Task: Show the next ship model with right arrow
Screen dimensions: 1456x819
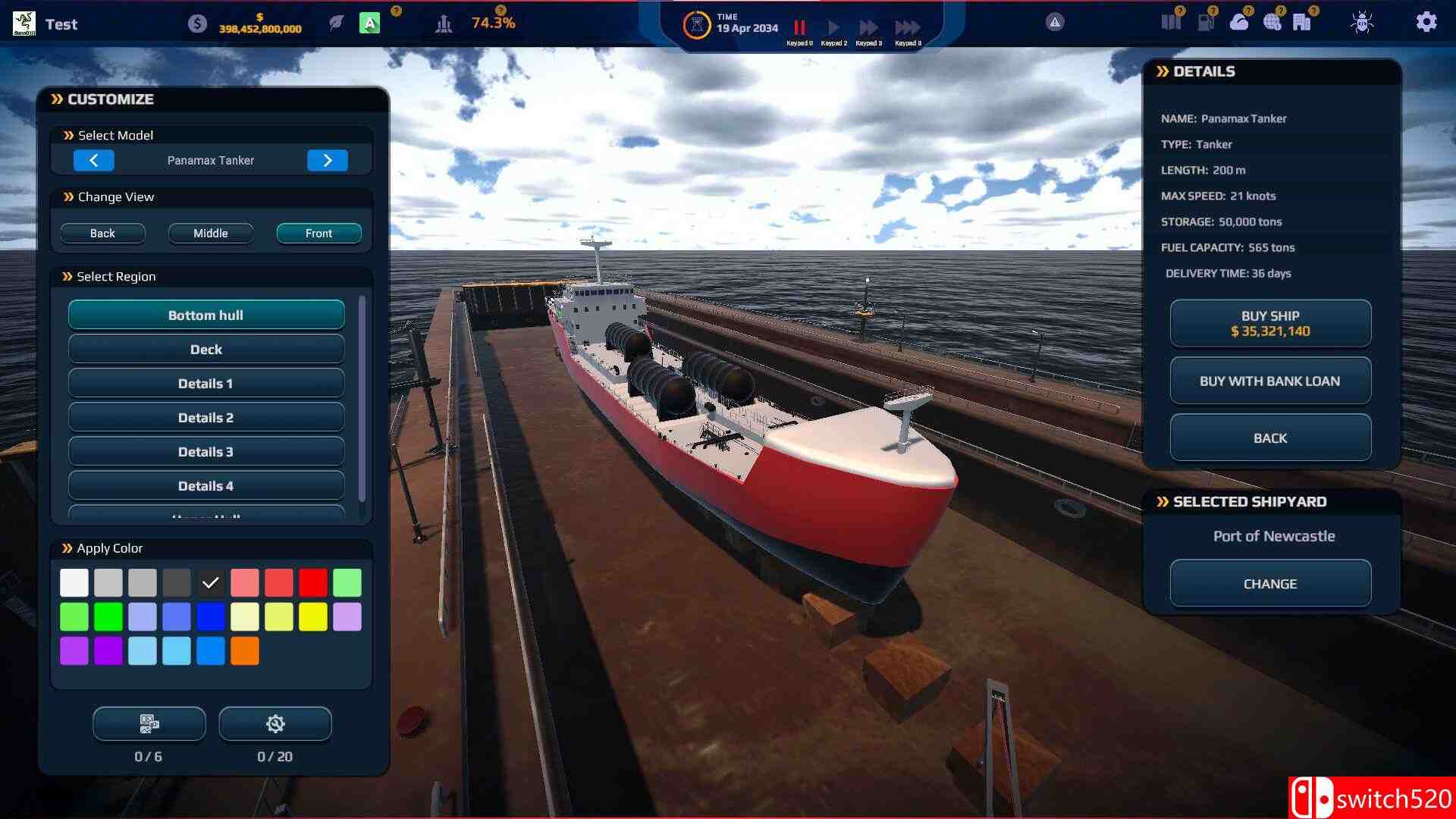Action: click(328, 160)
